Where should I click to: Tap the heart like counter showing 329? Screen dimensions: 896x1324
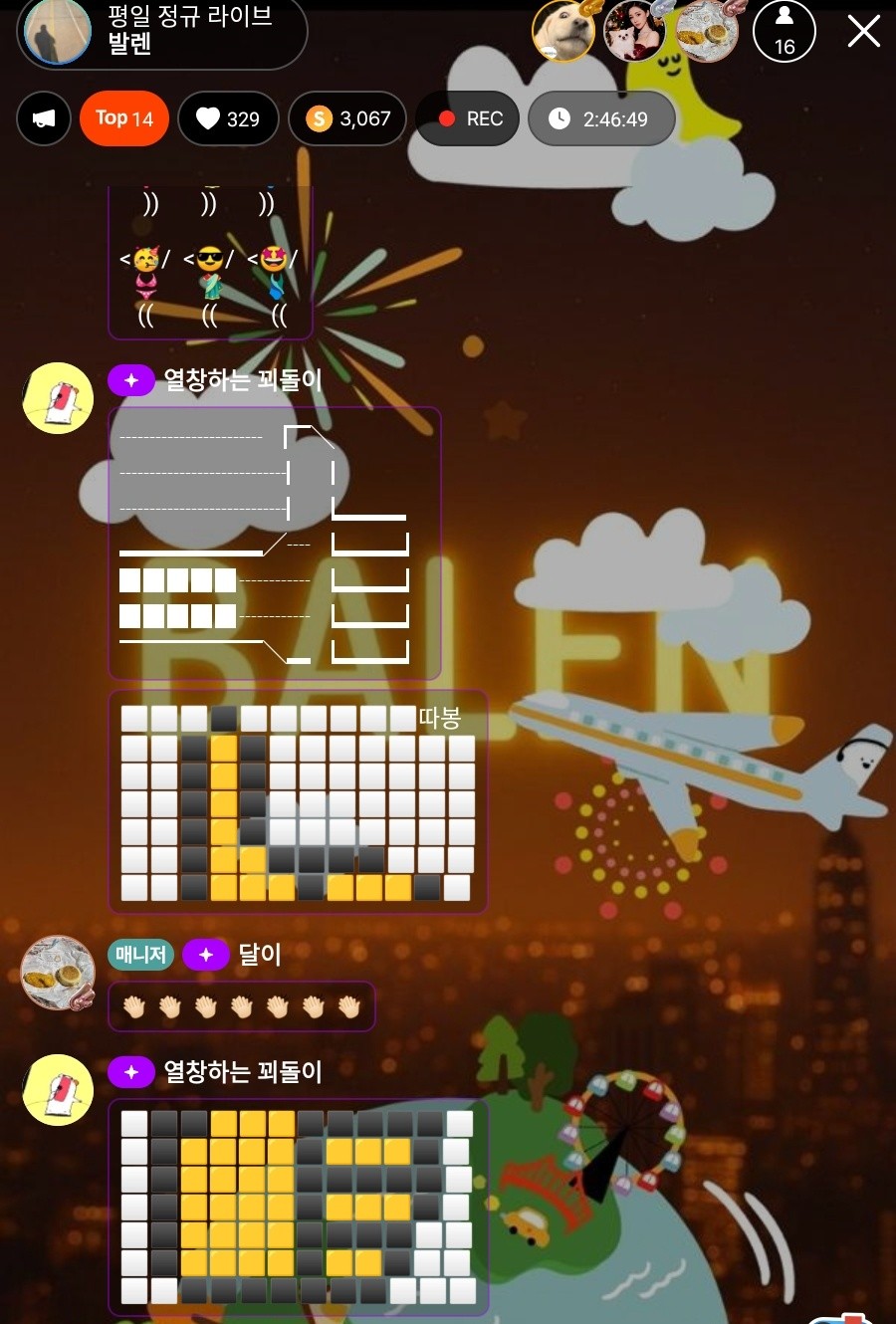click(x=228, y=118)
